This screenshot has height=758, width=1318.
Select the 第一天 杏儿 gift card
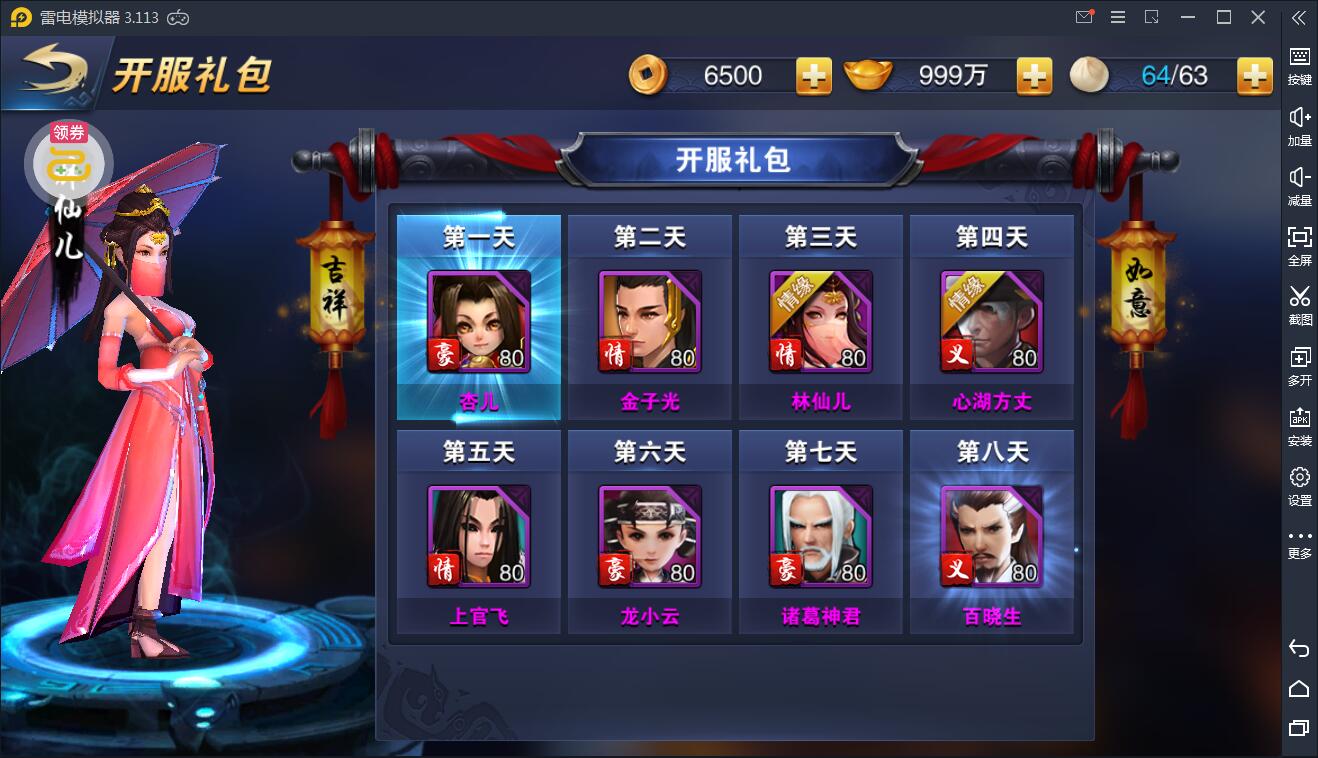tap(478, 318)
